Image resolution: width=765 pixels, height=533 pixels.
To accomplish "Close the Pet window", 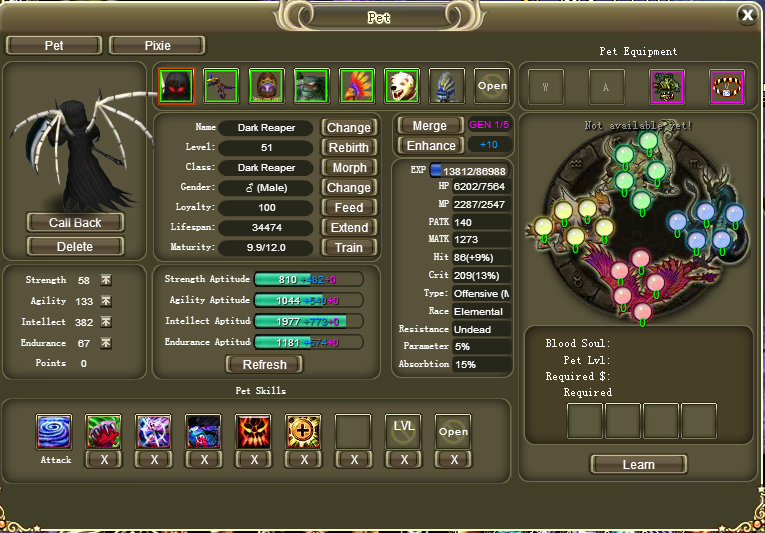I will coord(747,15).
